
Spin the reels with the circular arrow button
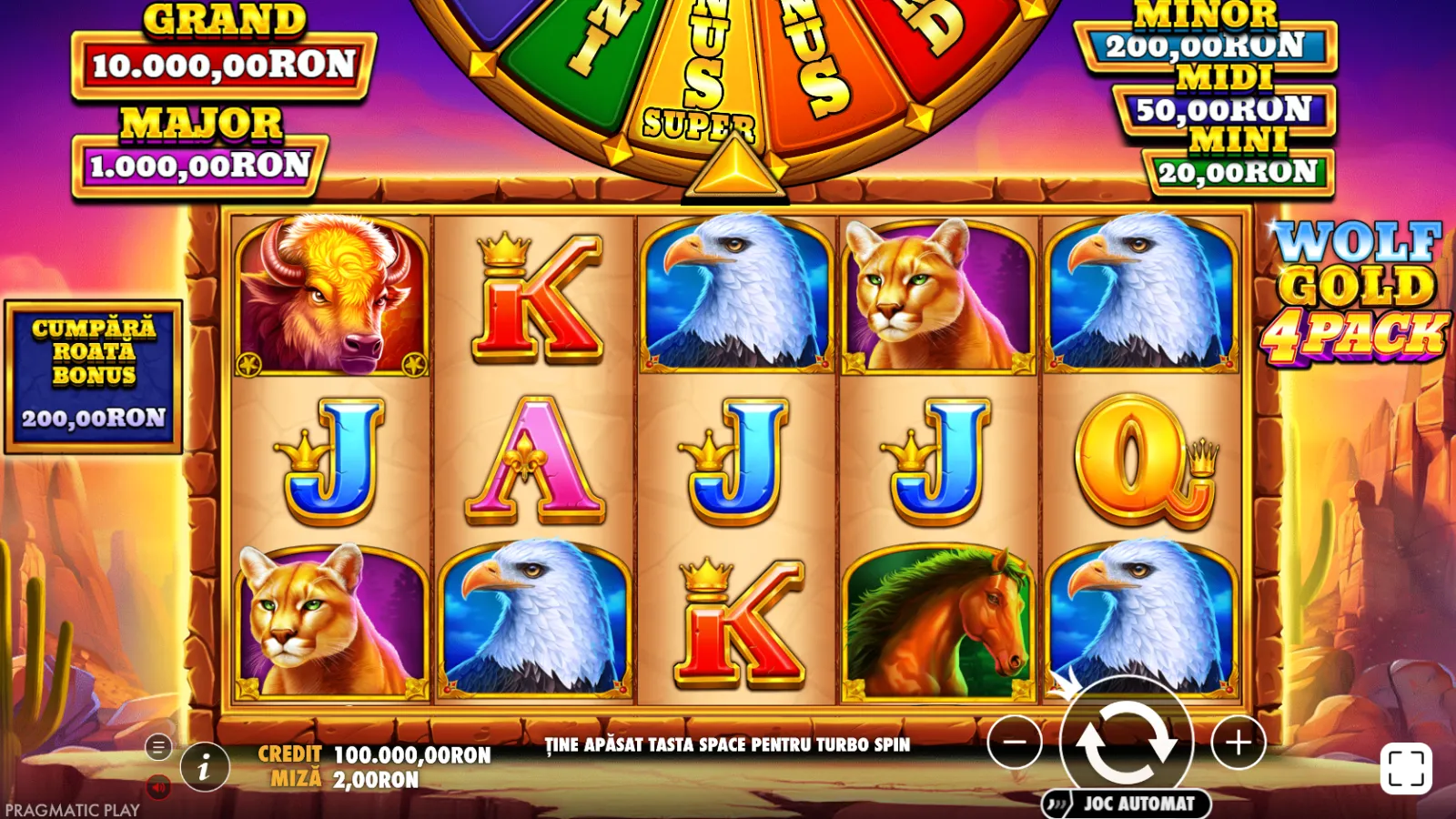click(x=1127, y=742)
